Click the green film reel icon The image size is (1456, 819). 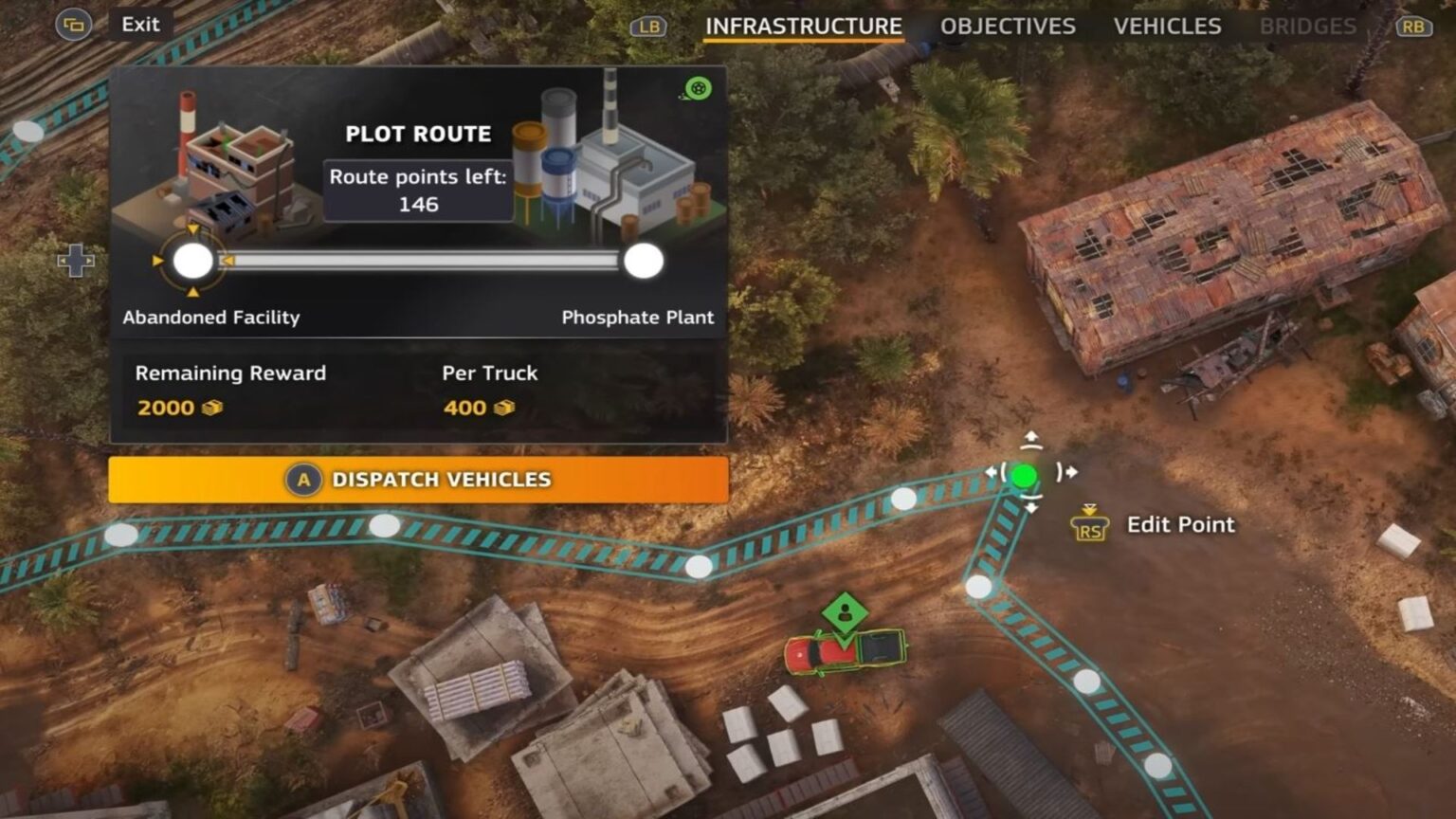[x=699, y=89]
